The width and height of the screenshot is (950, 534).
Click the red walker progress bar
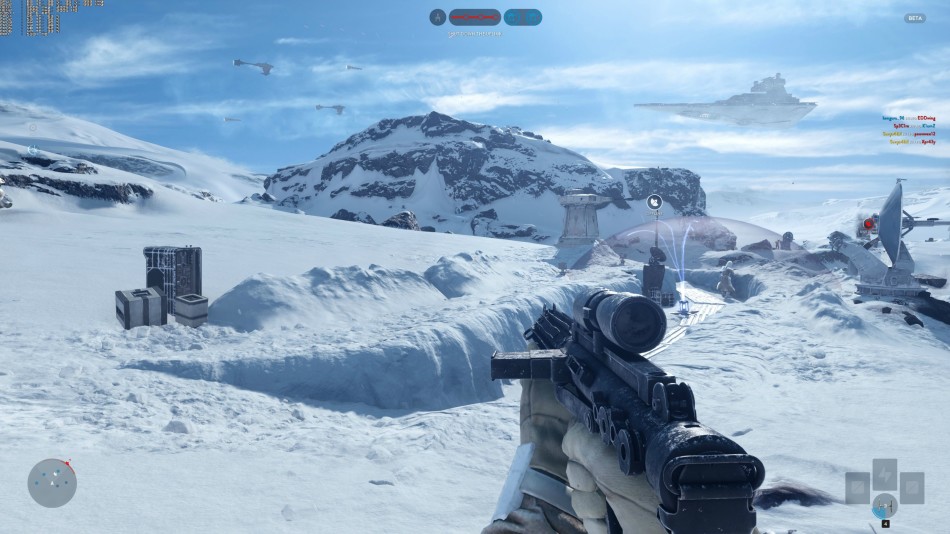coord(474,17)
